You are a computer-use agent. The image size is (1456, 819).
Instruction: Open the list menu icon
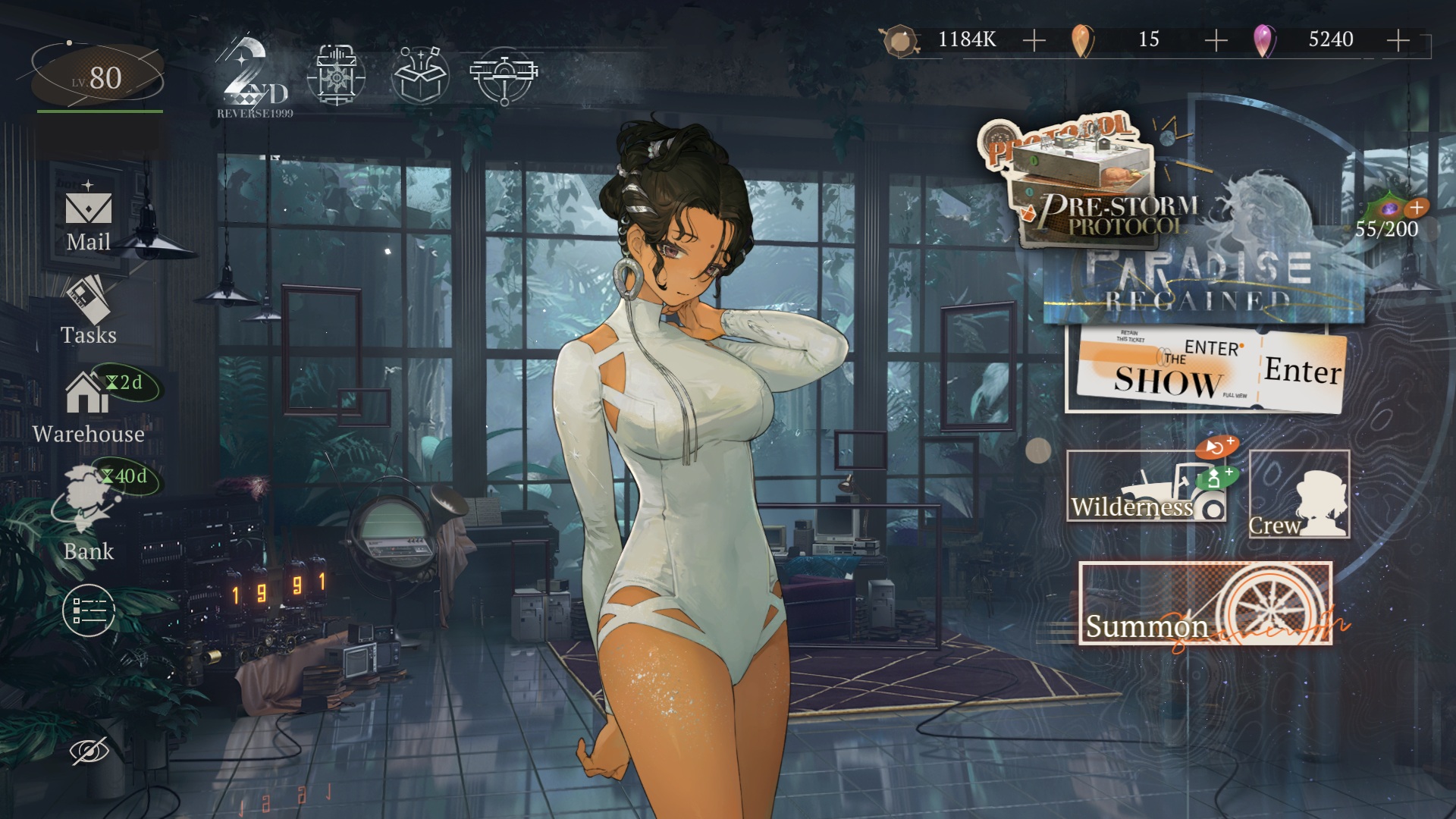[89, 610]
